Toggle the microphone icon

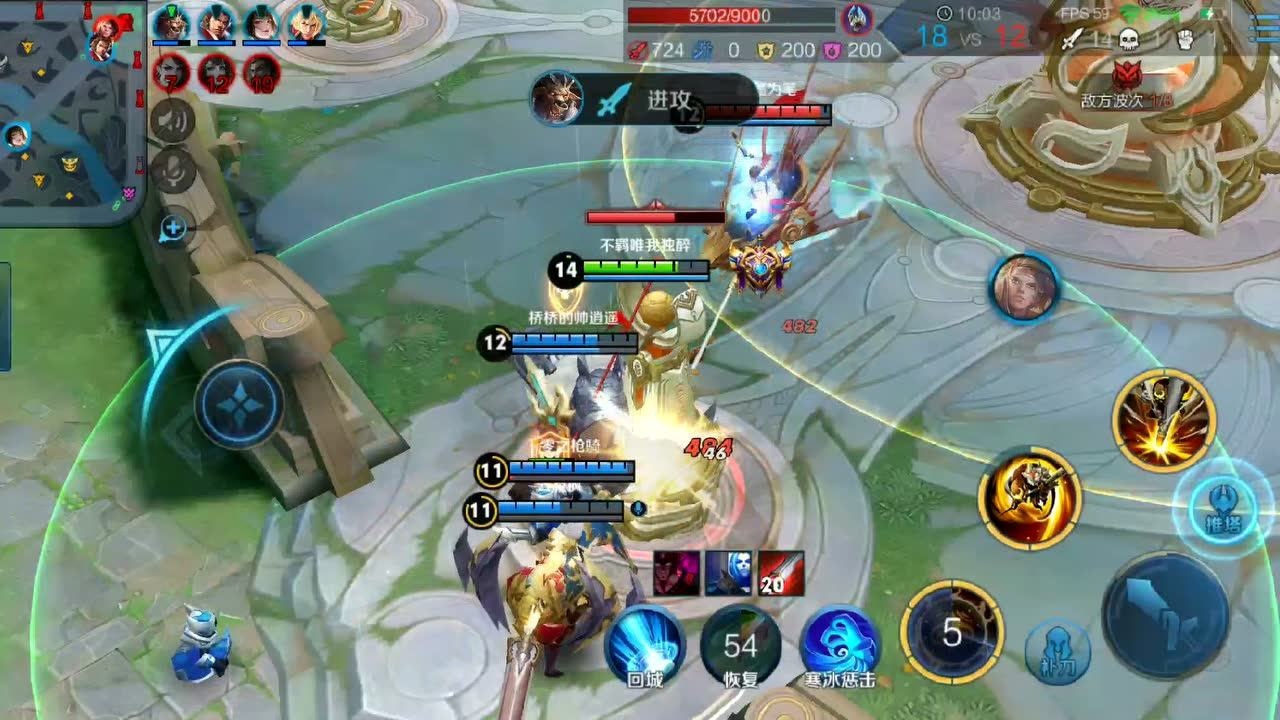click(172, 170)
